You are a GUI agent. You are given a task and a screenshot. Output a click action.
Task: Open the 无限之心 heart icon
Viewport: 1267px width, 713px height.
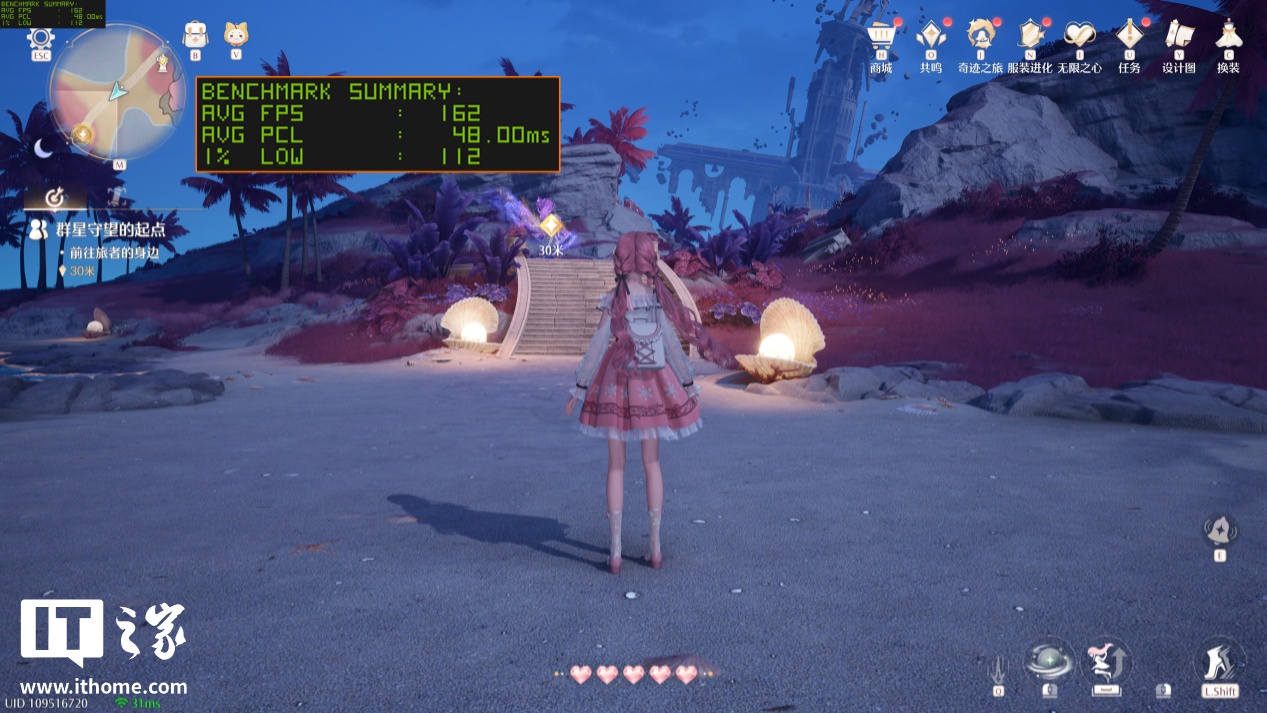tap(1079, 36)
